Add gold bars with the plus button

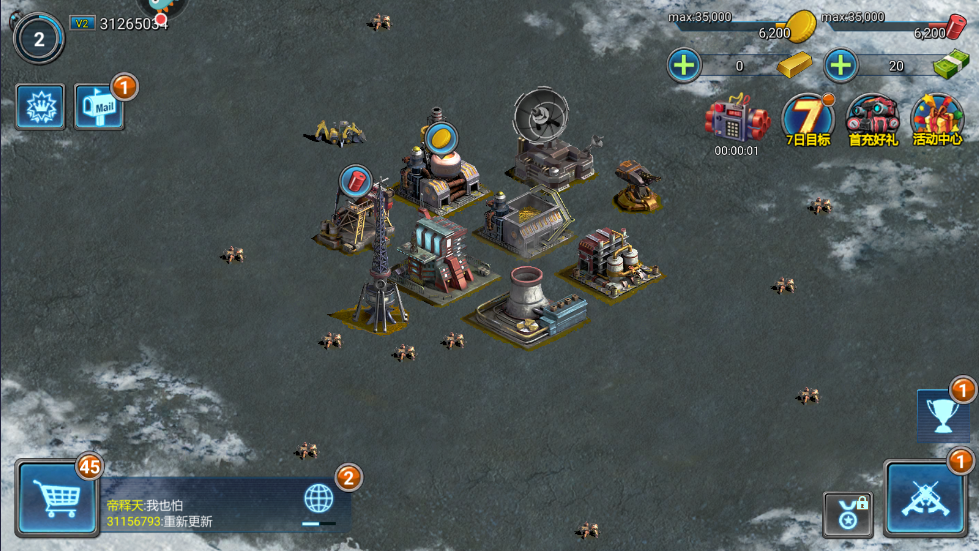pos(685,66)
